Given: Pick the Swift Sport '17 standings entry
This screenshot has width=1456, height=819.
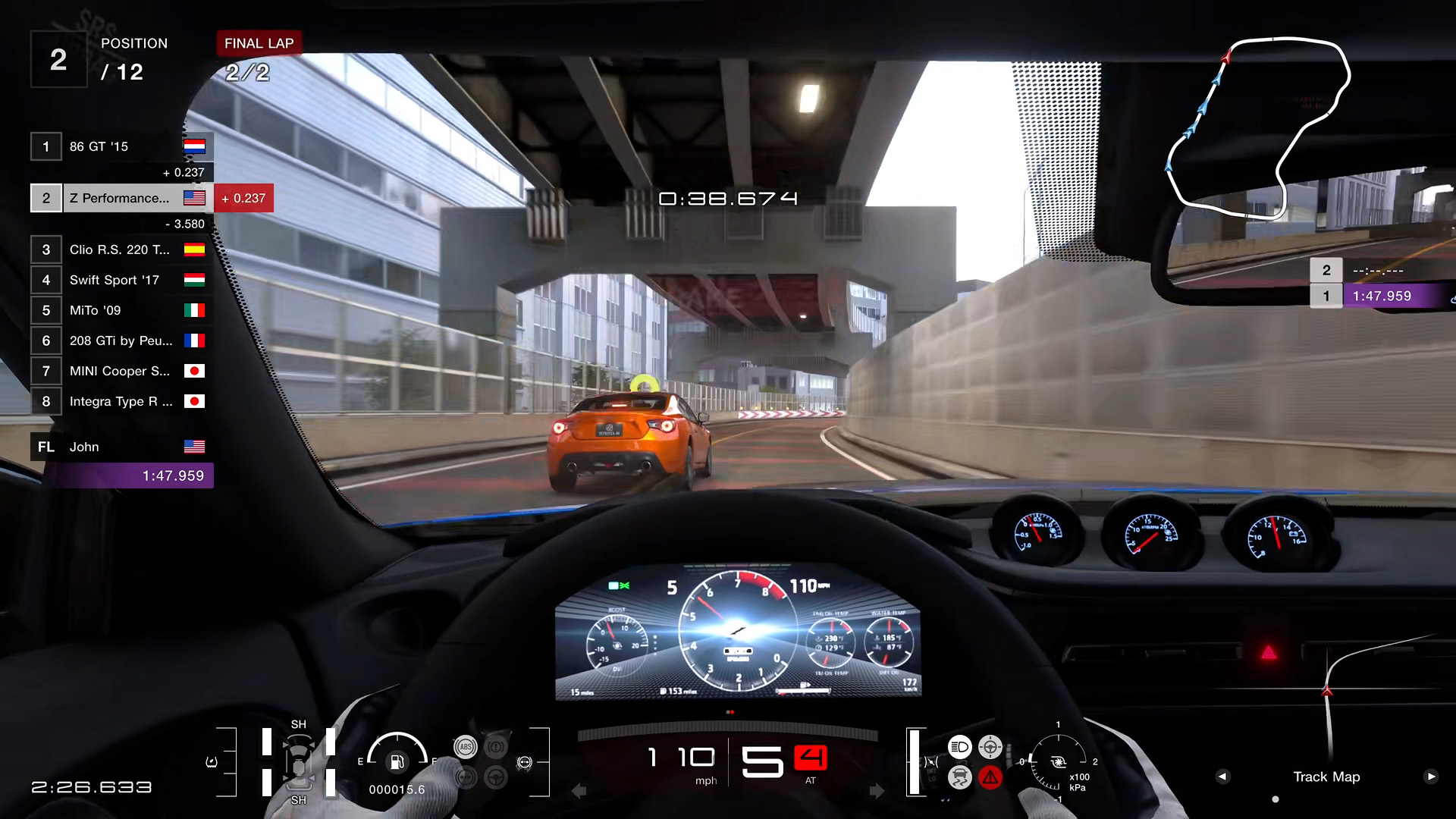Looking at the screenshot, I should (x=121, y=280).
